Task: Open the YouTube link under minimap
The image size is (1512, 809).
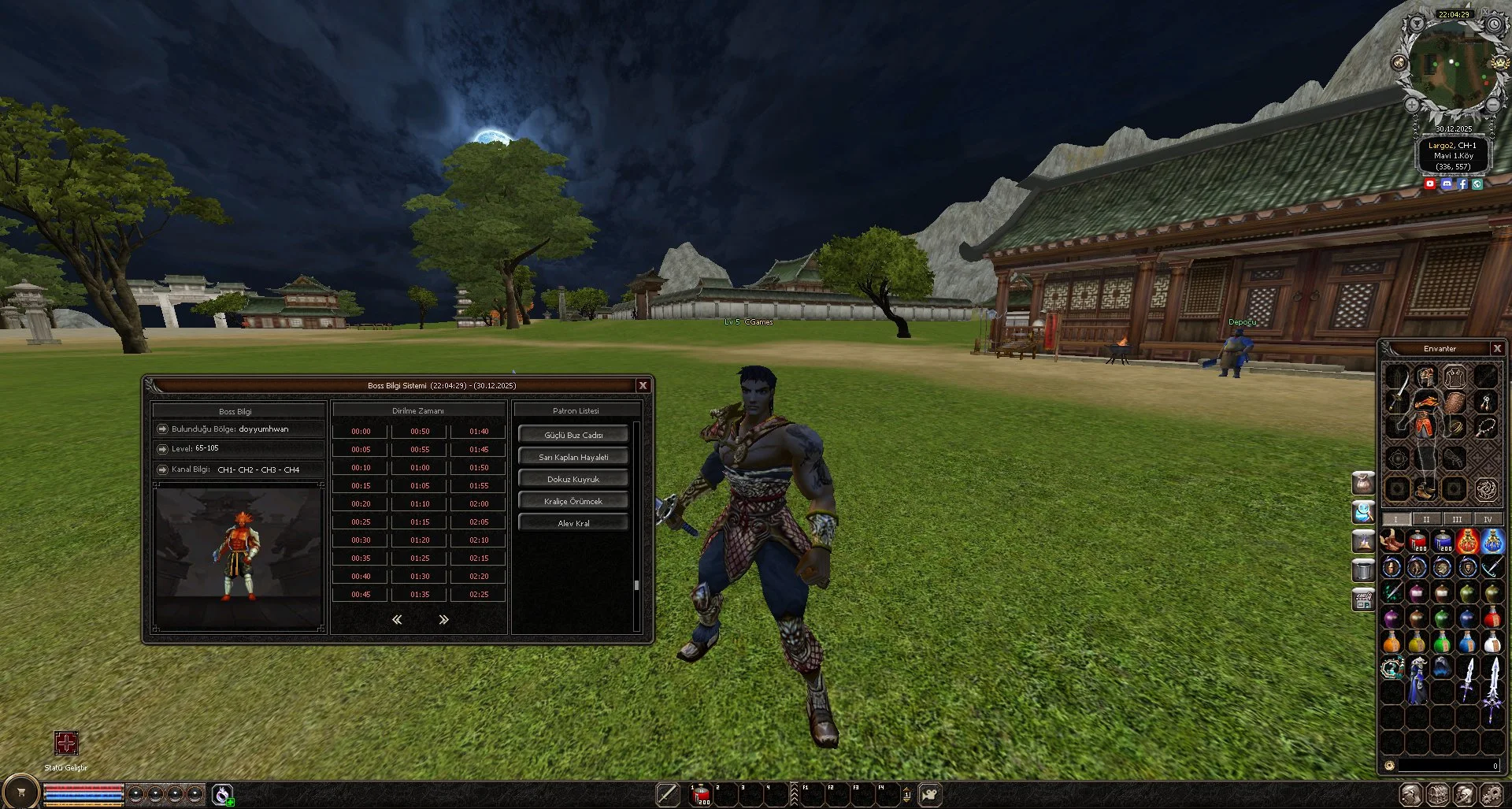Action: pos(1430,184)
